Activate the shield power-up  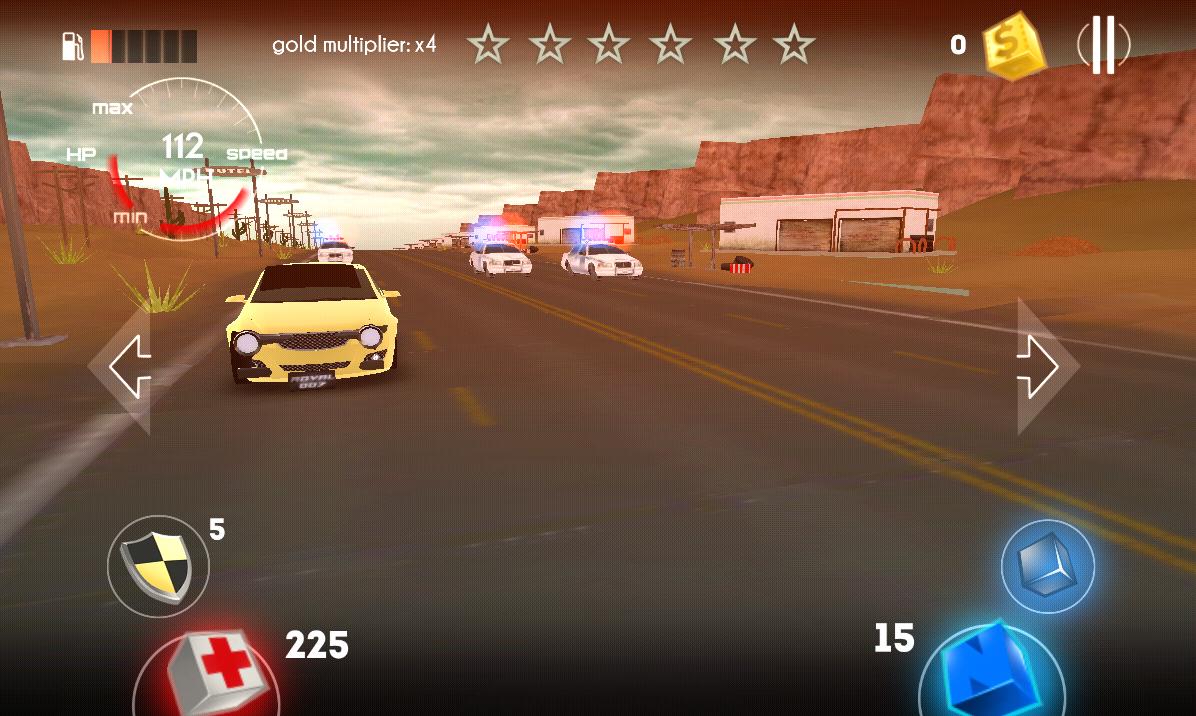158,566
